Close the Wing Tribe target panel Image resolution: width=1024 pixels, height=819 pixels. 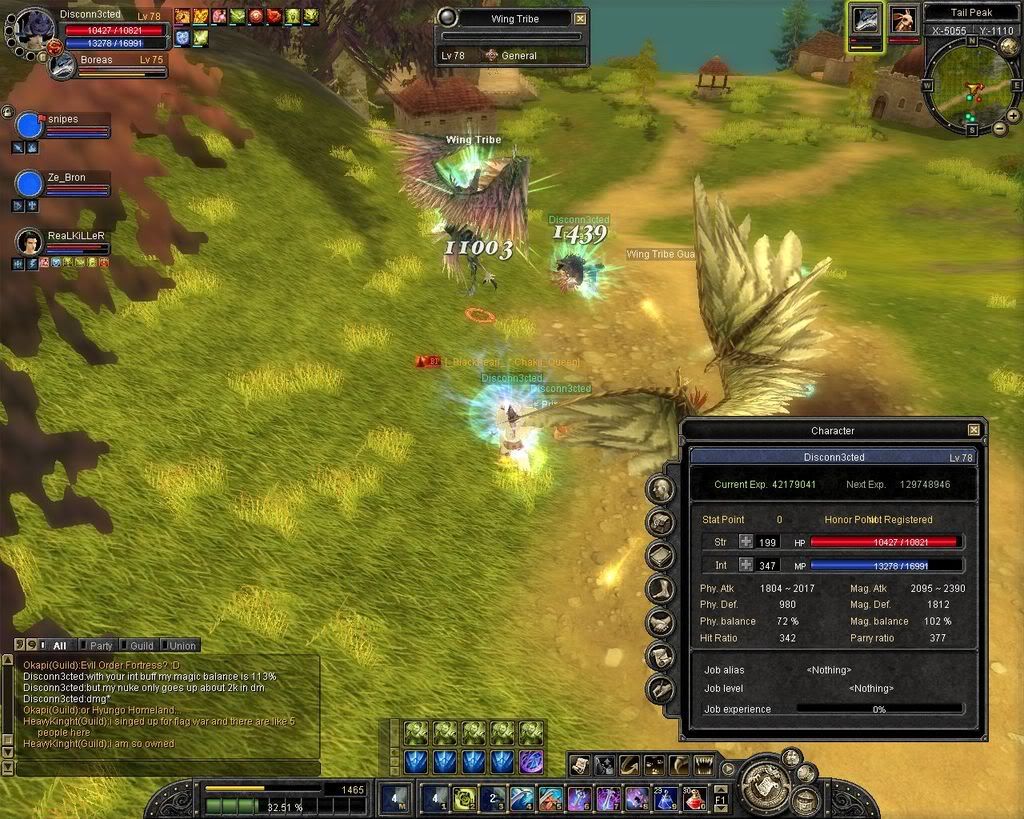[x=580, y=18]
